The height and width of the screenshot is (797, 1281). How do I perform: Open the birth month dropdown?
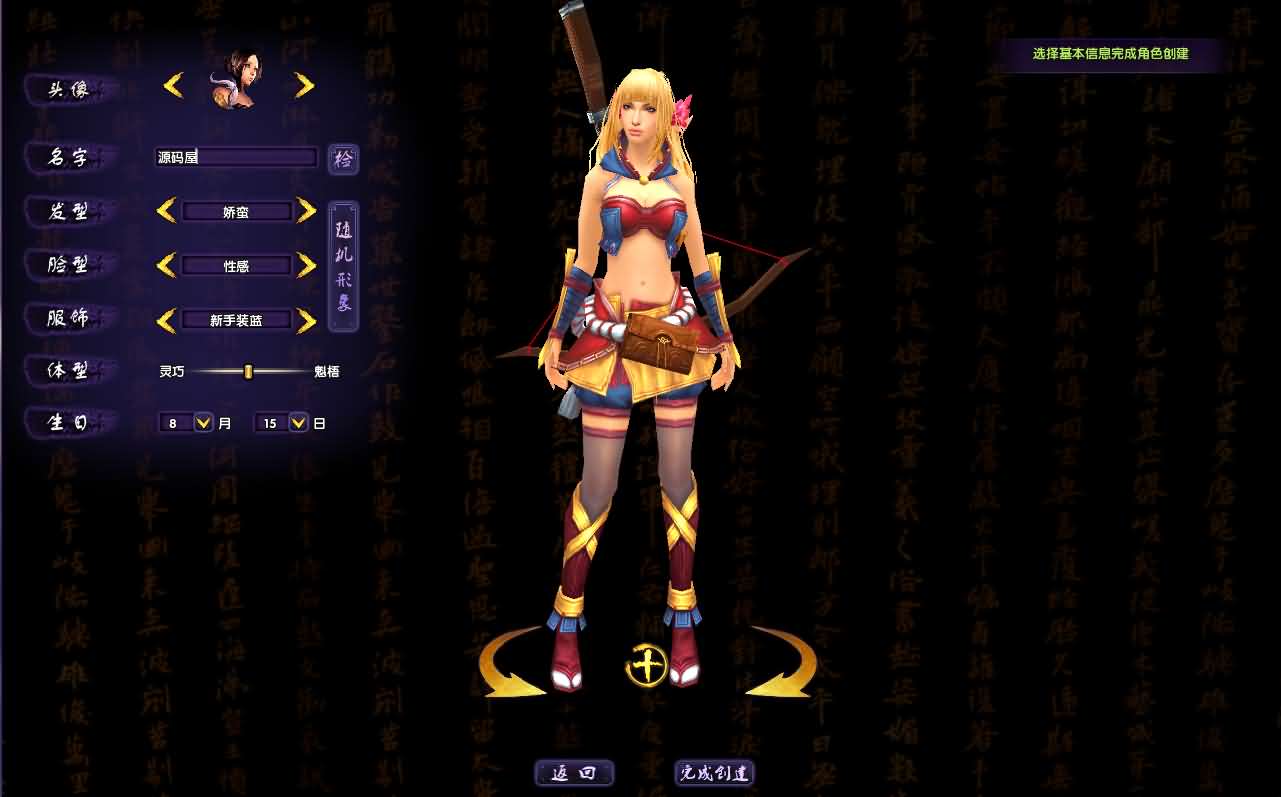pyautogui.click(x=204, y=422)
